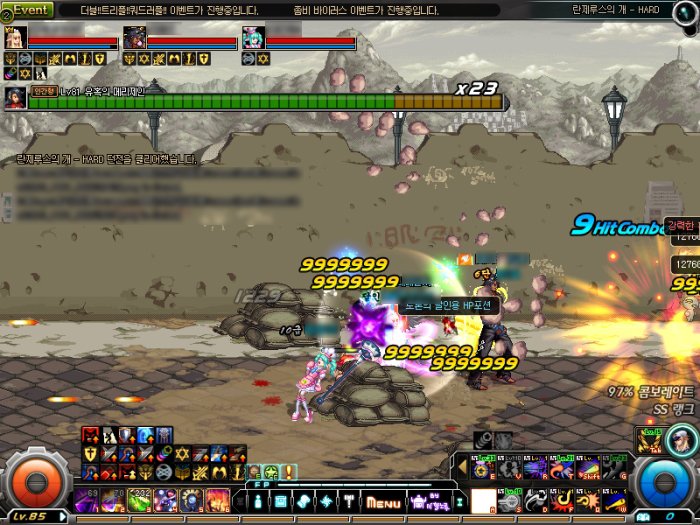Activate the skill bound to the Shift key
This screenshot has width=700, height=525.
[x=587, y=468]
